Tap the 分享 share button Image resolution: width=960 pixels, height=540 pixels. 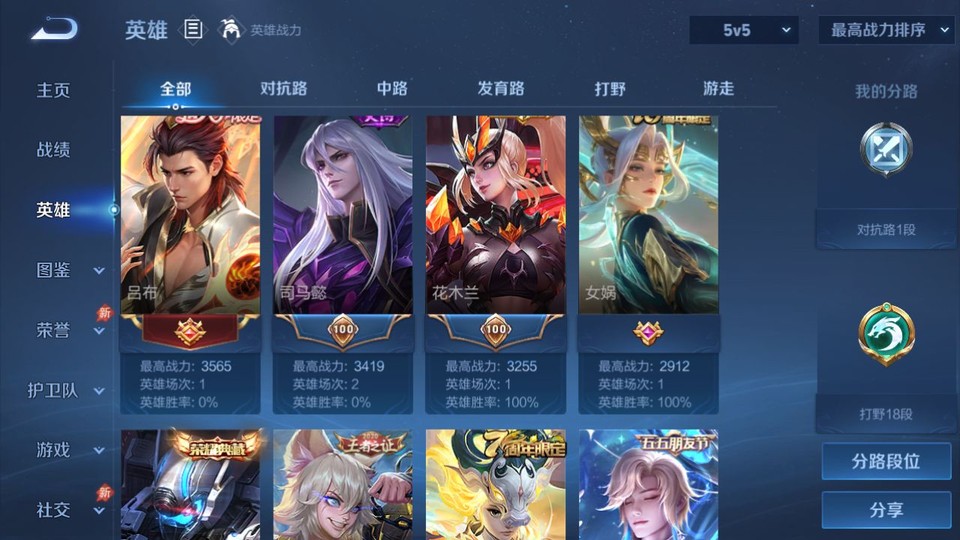[x=886, y=510]
